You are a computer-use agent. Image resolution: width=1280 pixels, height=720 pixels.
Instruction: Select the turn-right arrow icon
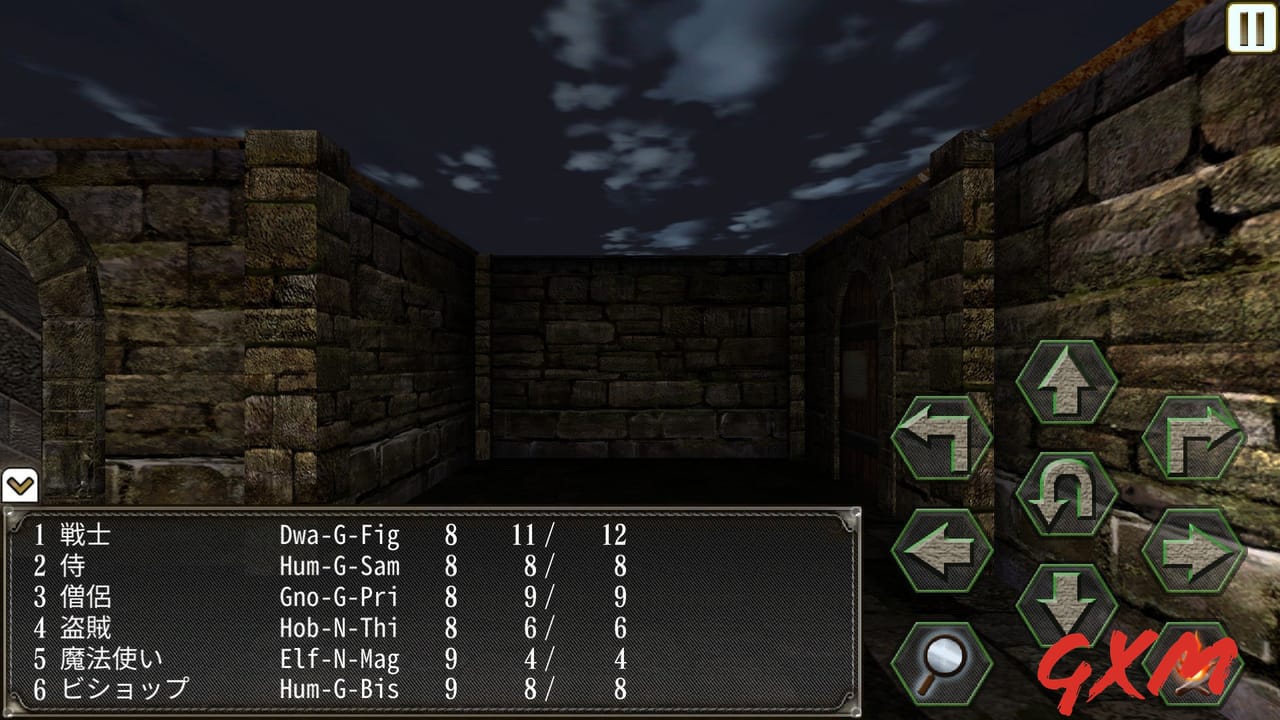click(x=1193, y=440)
